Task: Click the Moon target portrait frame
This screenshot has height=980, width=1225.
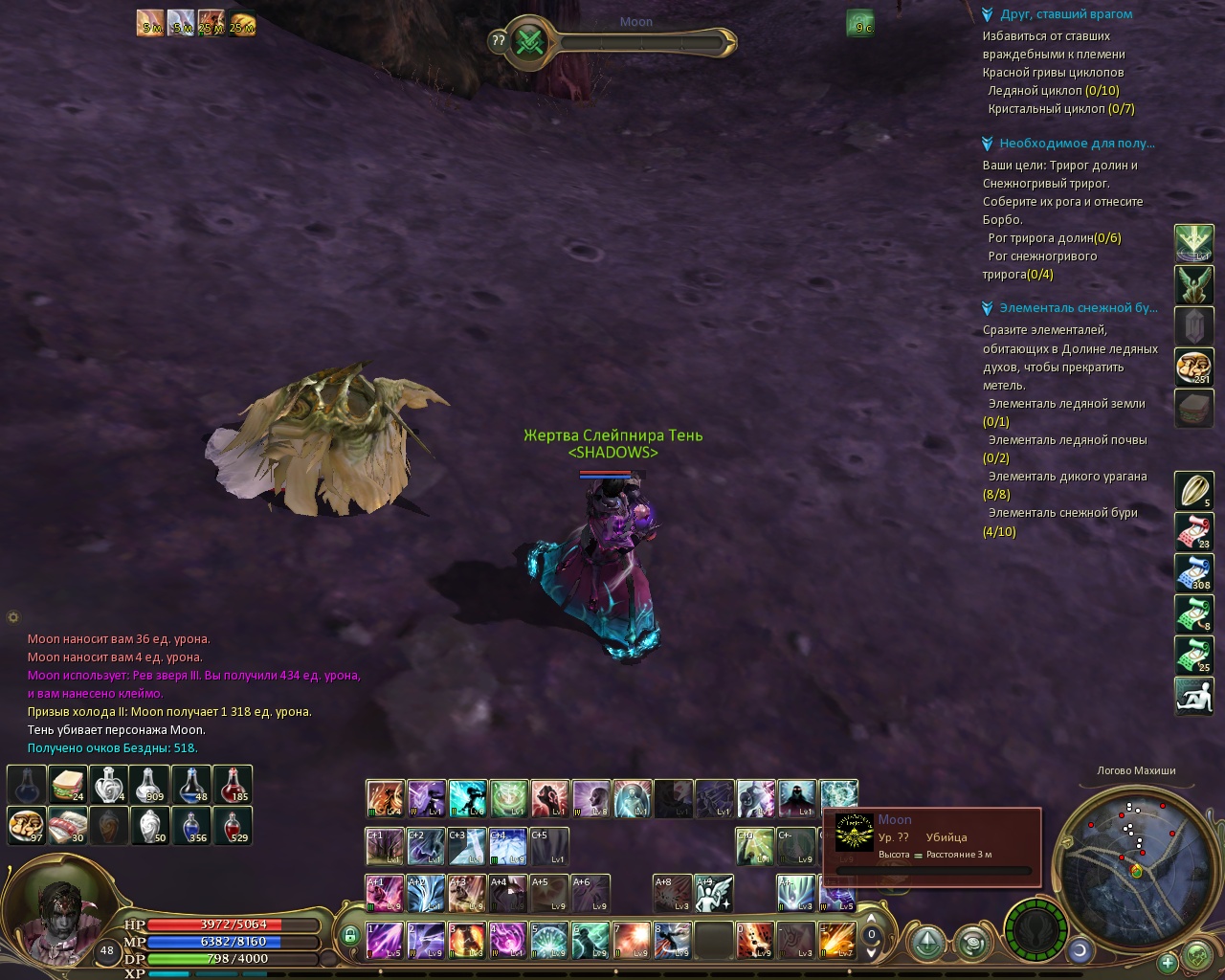Action: click(854, 833)
